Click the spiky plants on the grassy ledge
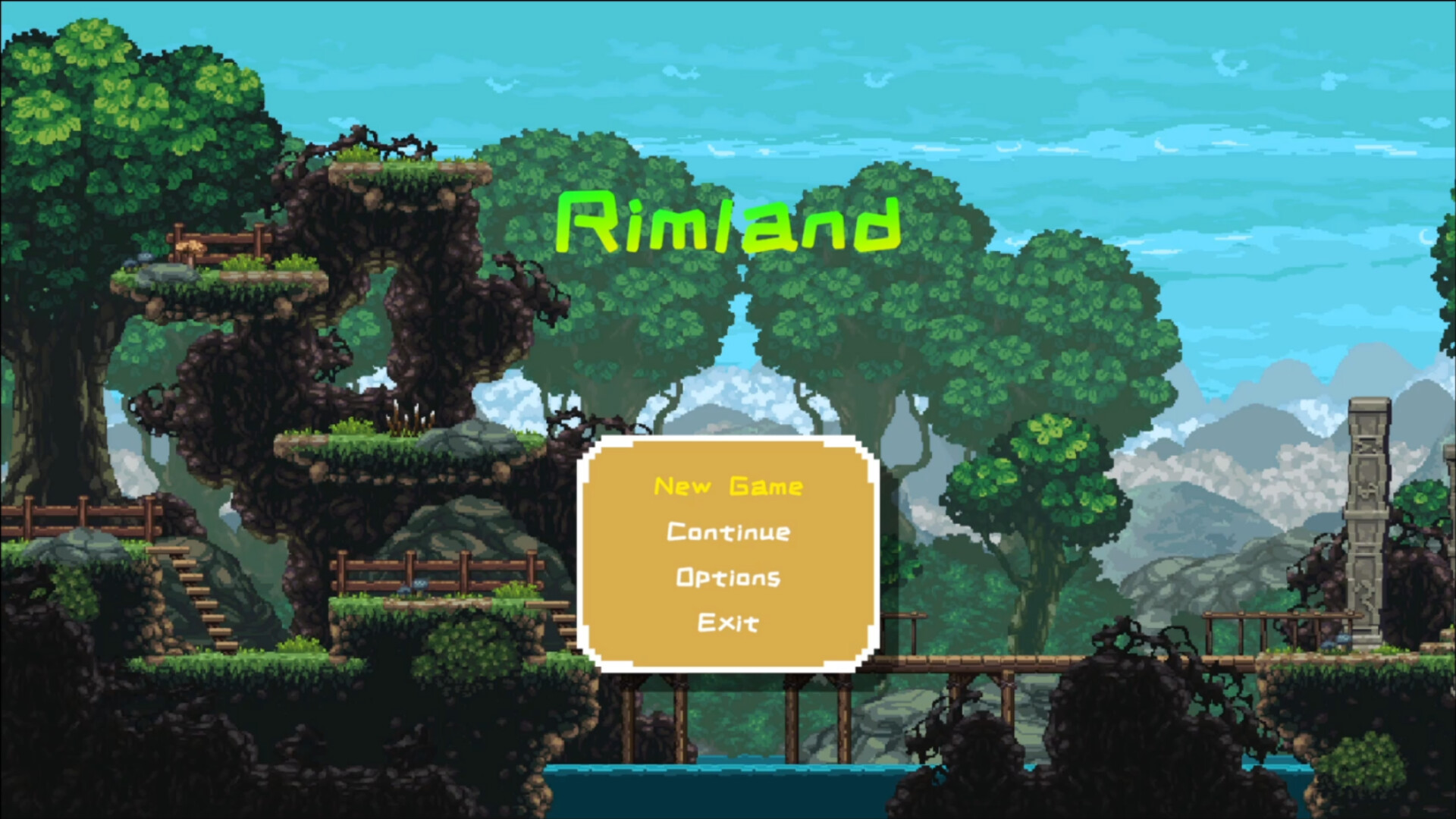1456x819 pixels. 409,421
